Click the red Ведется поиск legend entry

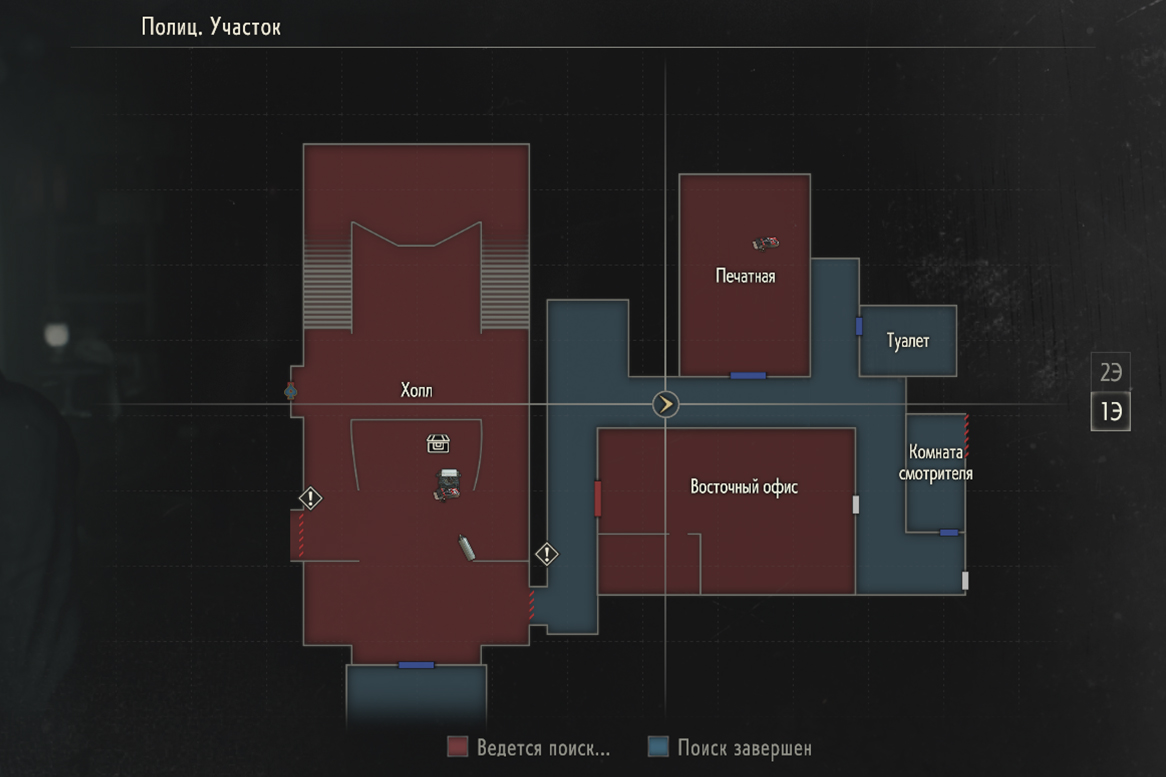(529, 748)
